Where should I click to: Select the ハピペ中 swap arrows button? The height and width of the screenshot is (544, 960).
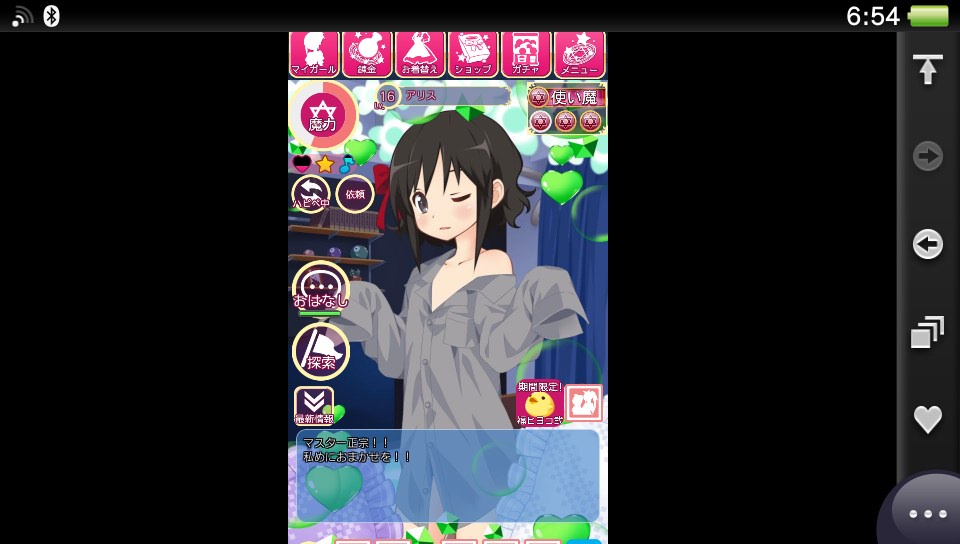[x=311, y=194]
